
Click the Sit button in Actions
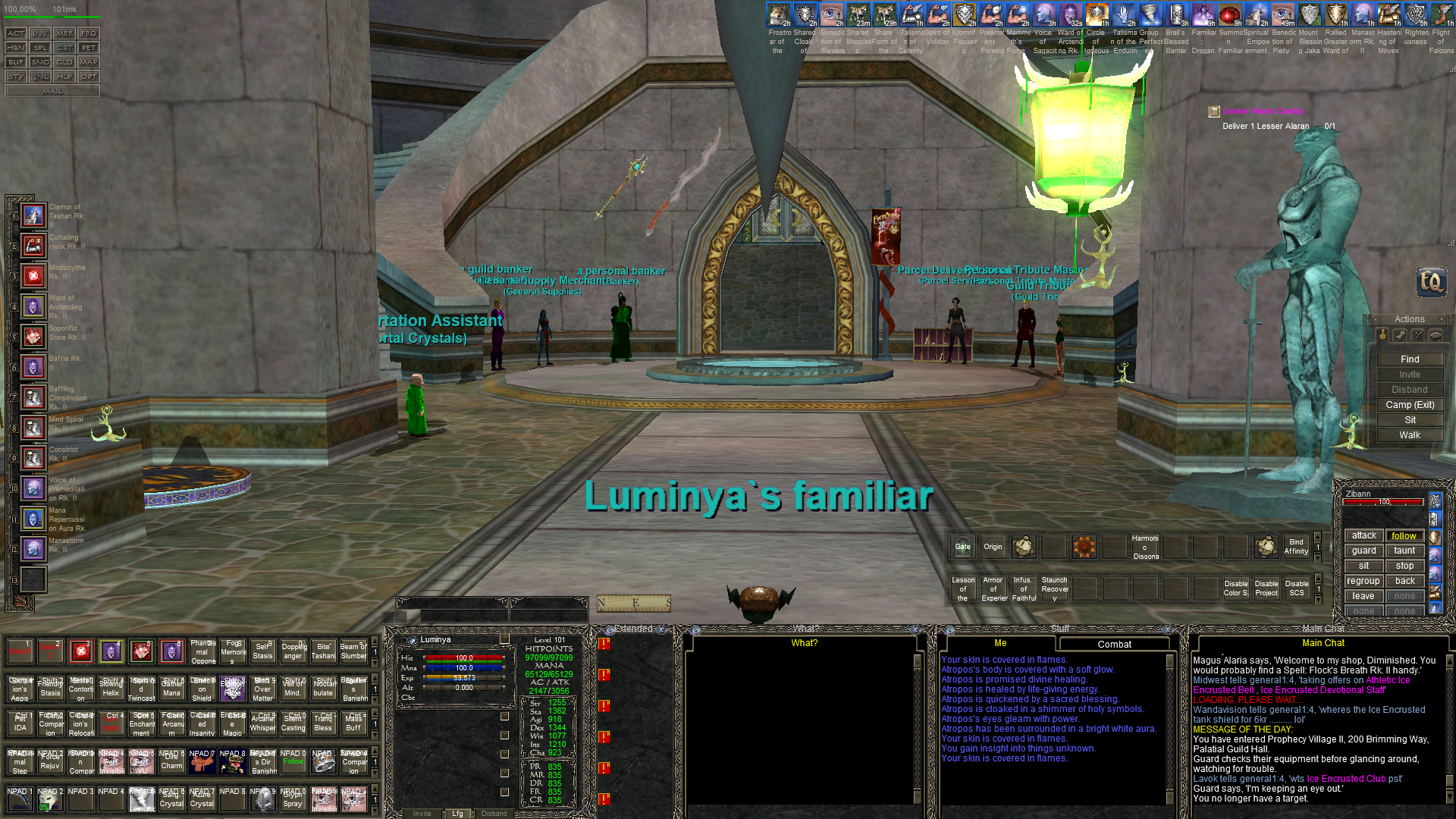pyautogui.click(x=1410, y=420)
